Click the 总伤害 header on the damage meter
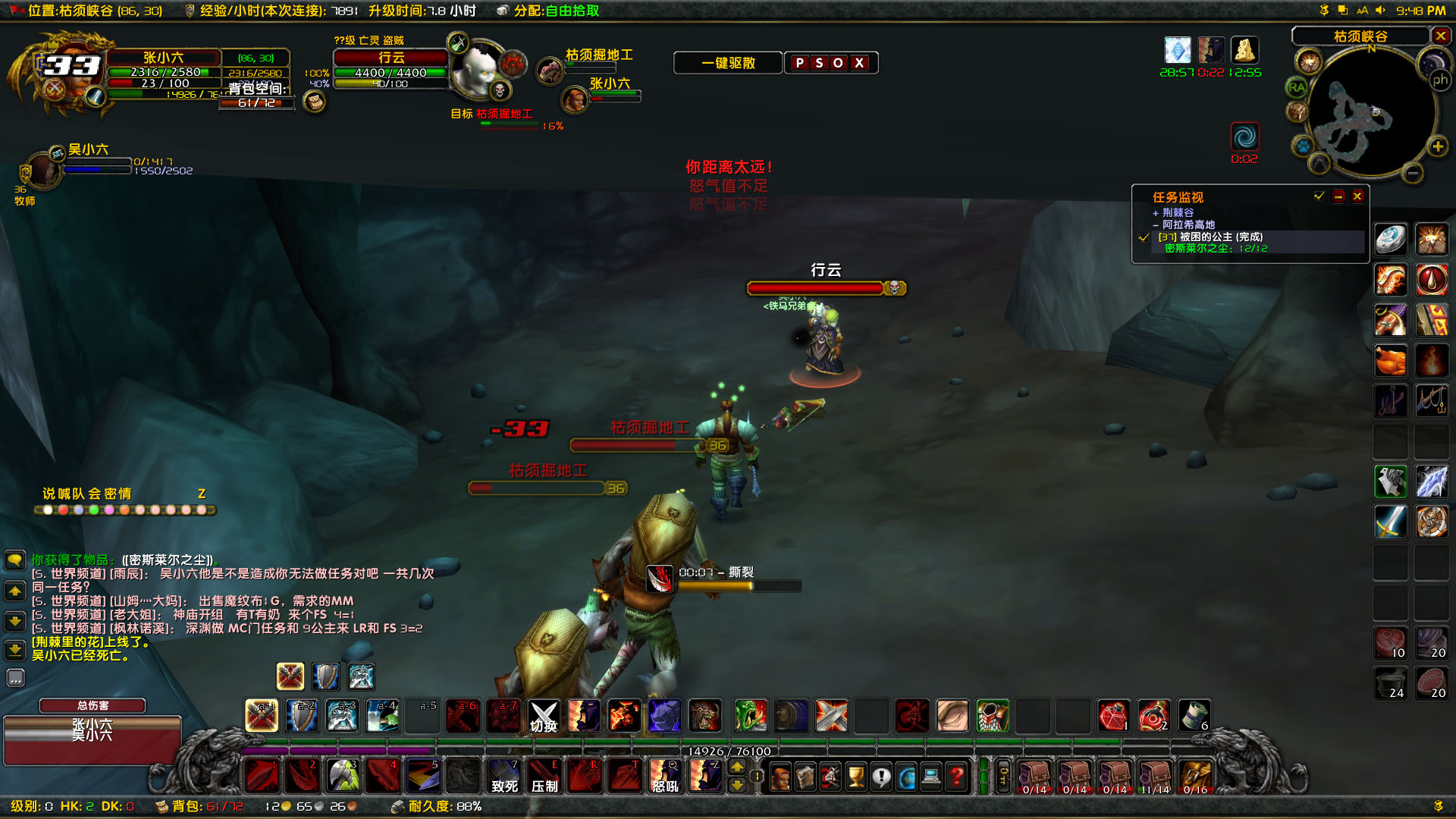The height and width of the screenshot is (819, 1456). [92, 705]
